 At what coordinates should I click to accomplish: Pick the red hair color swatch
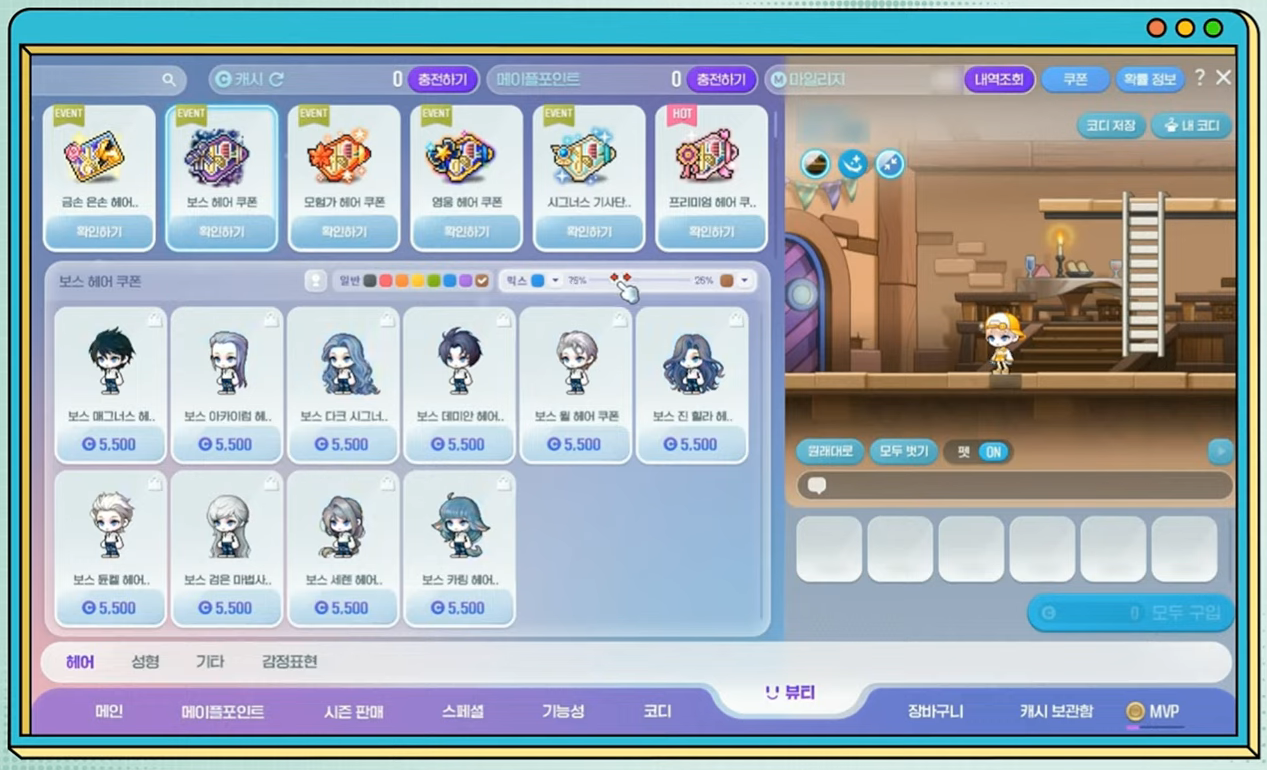(386, 281)
